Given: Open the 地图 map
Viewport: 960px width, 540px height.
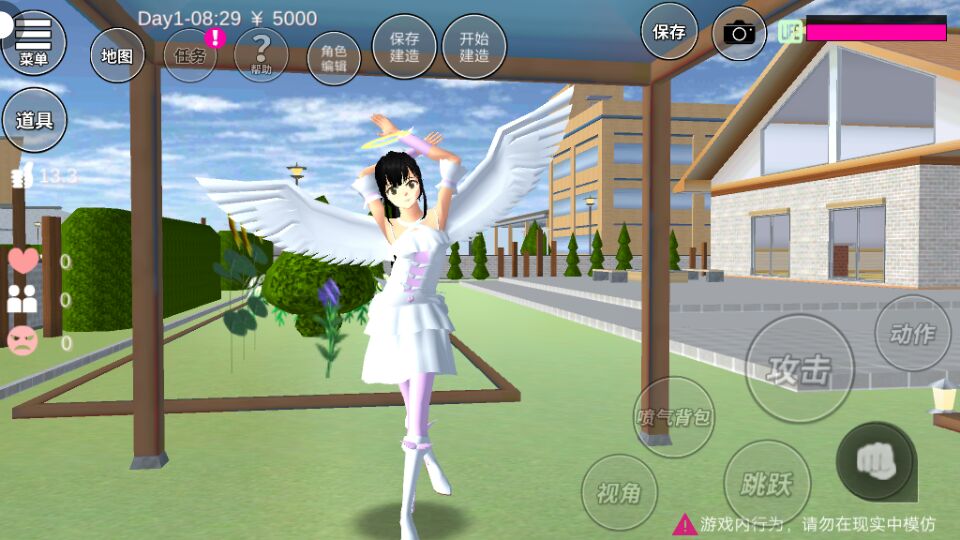Looking at the screenshot, I should pos(117,55).
